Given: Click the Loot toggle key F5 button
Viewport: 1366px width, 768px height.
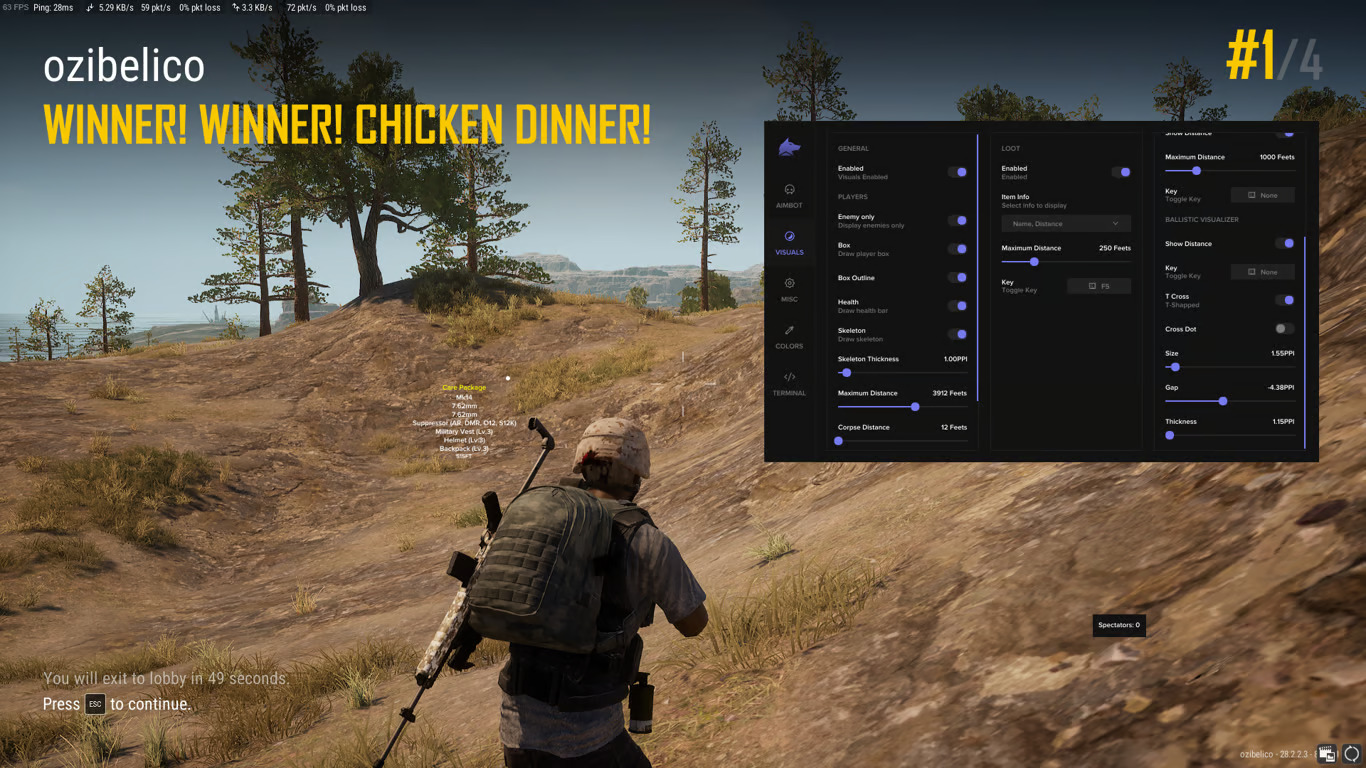Looking at the screenshot, I should [1099, 286].
